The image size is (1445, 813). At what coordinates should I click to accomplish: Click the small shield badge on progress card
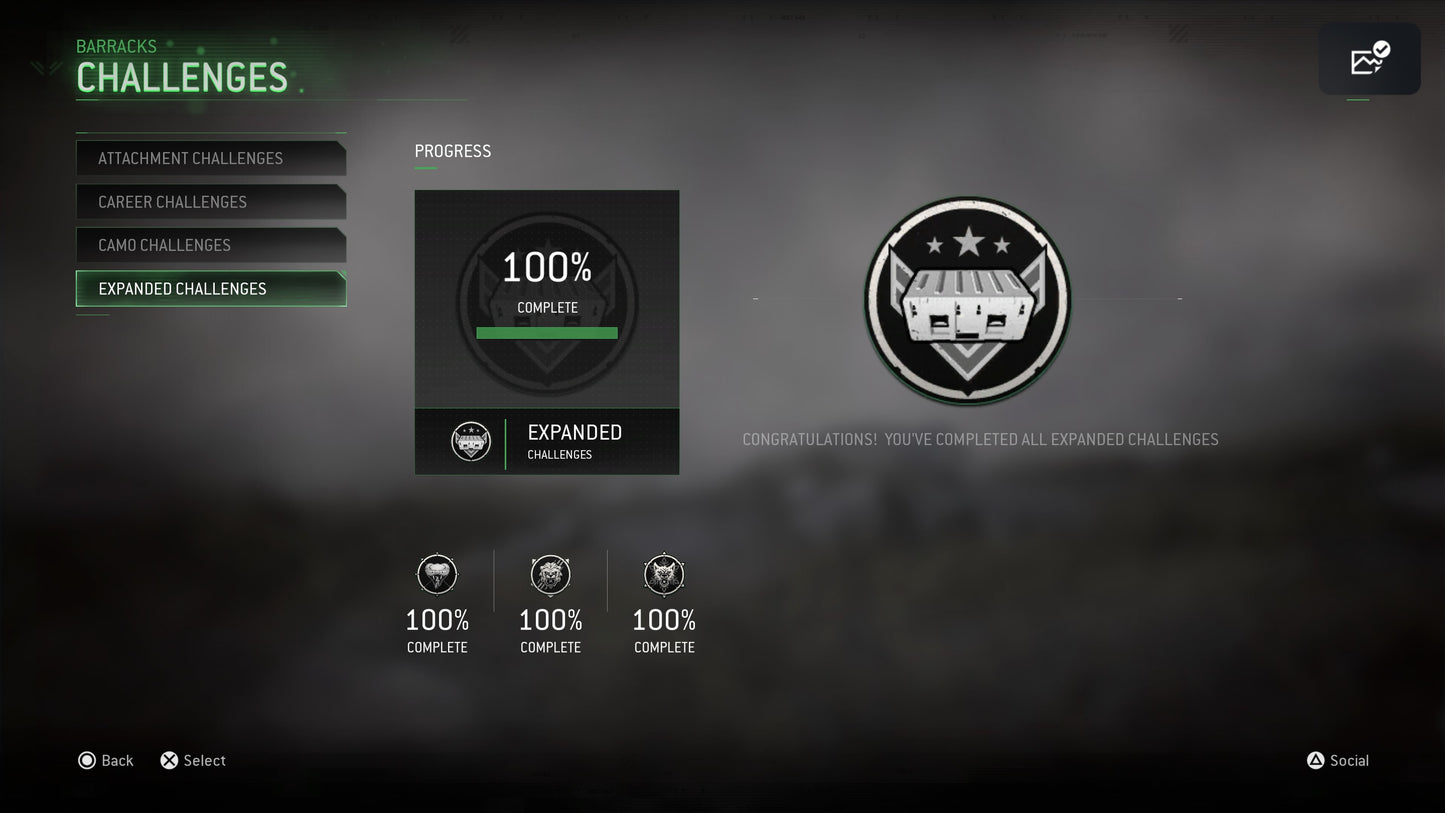(x=470, y=441)
